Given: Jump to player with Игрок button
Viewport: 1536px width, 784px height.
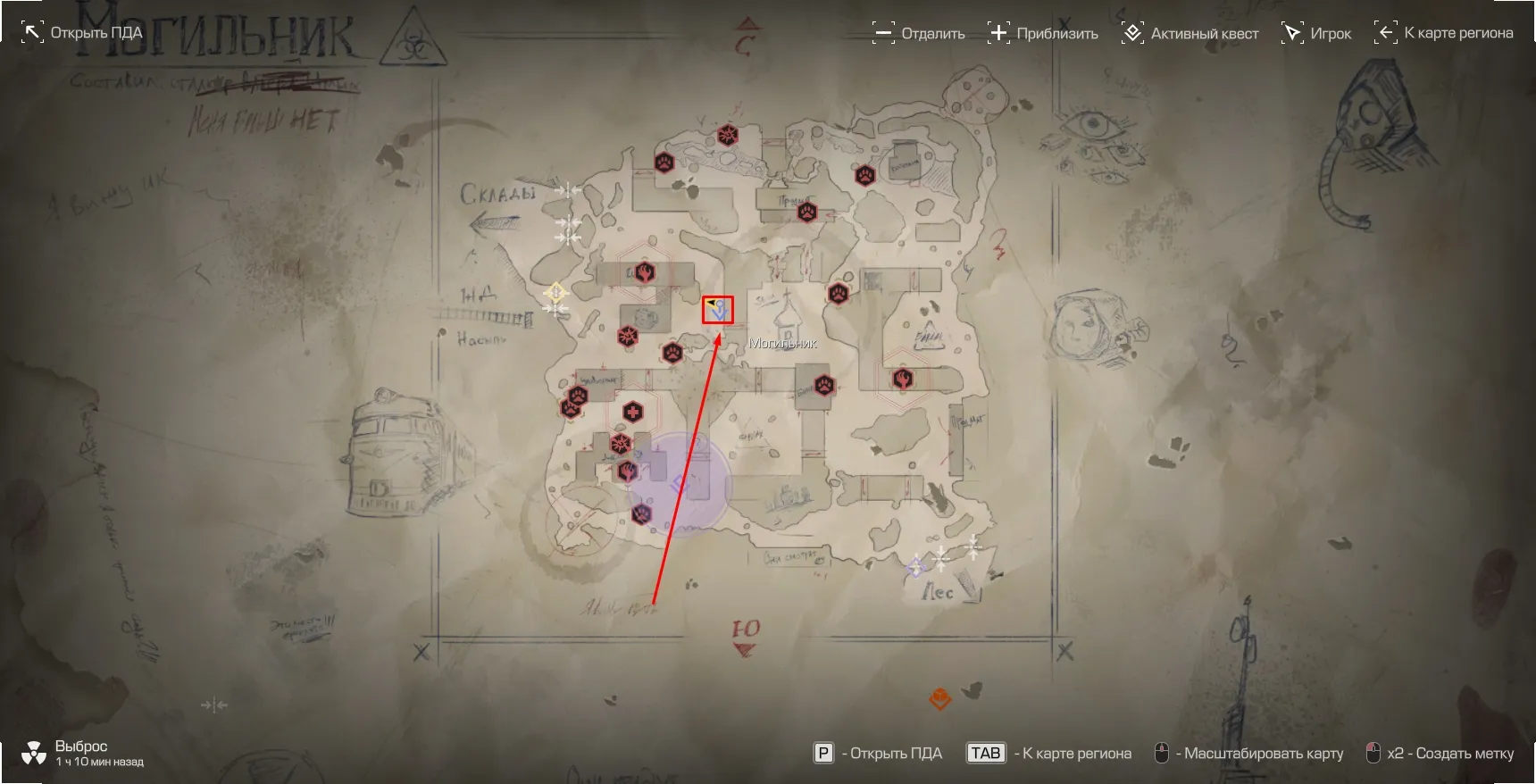Looking at the screenshot, I should point(1317,33).
